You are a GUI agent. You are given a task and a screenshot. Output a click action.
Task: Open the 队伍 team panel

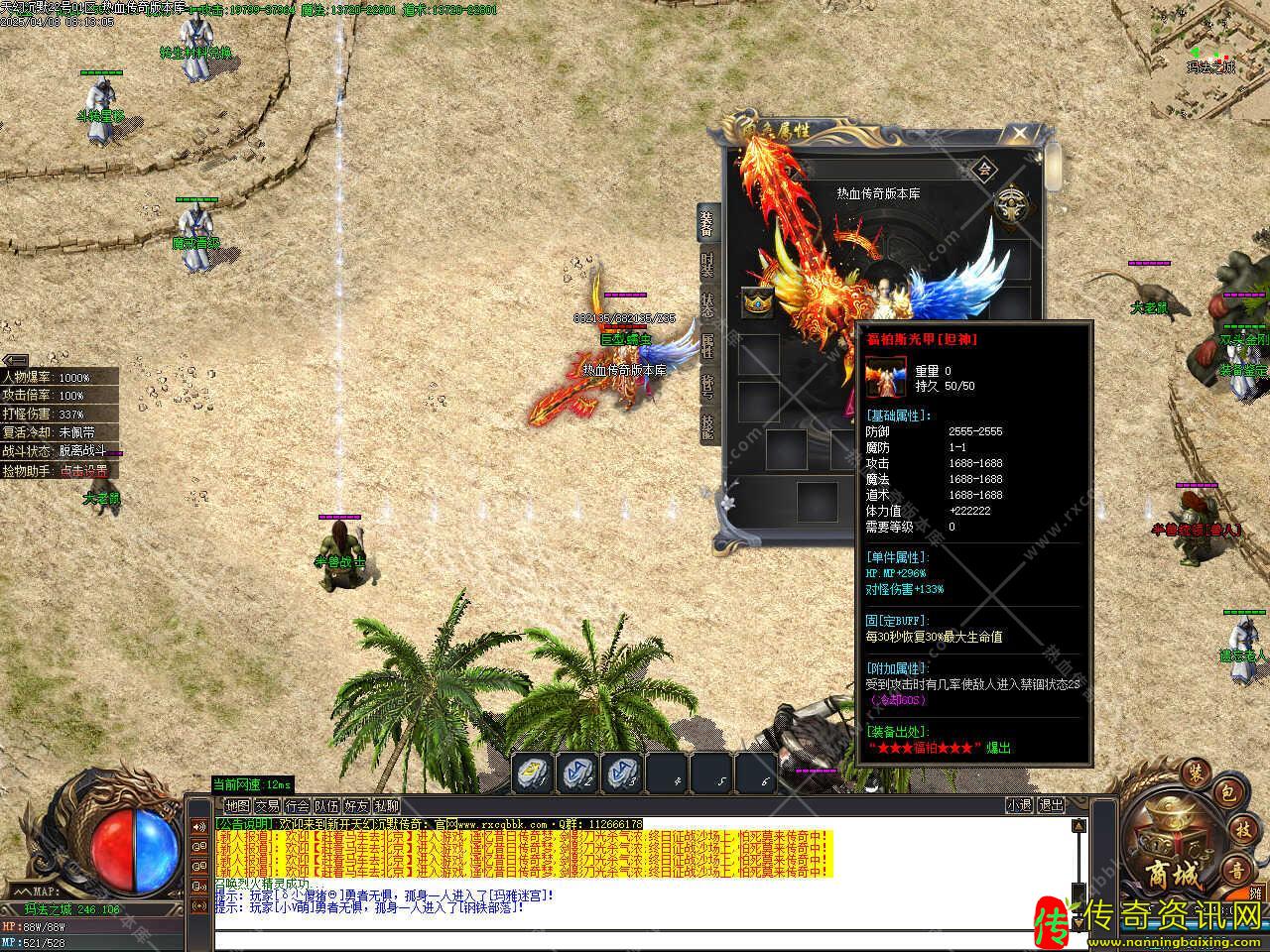pyautogui.click(x=326, y=806)
